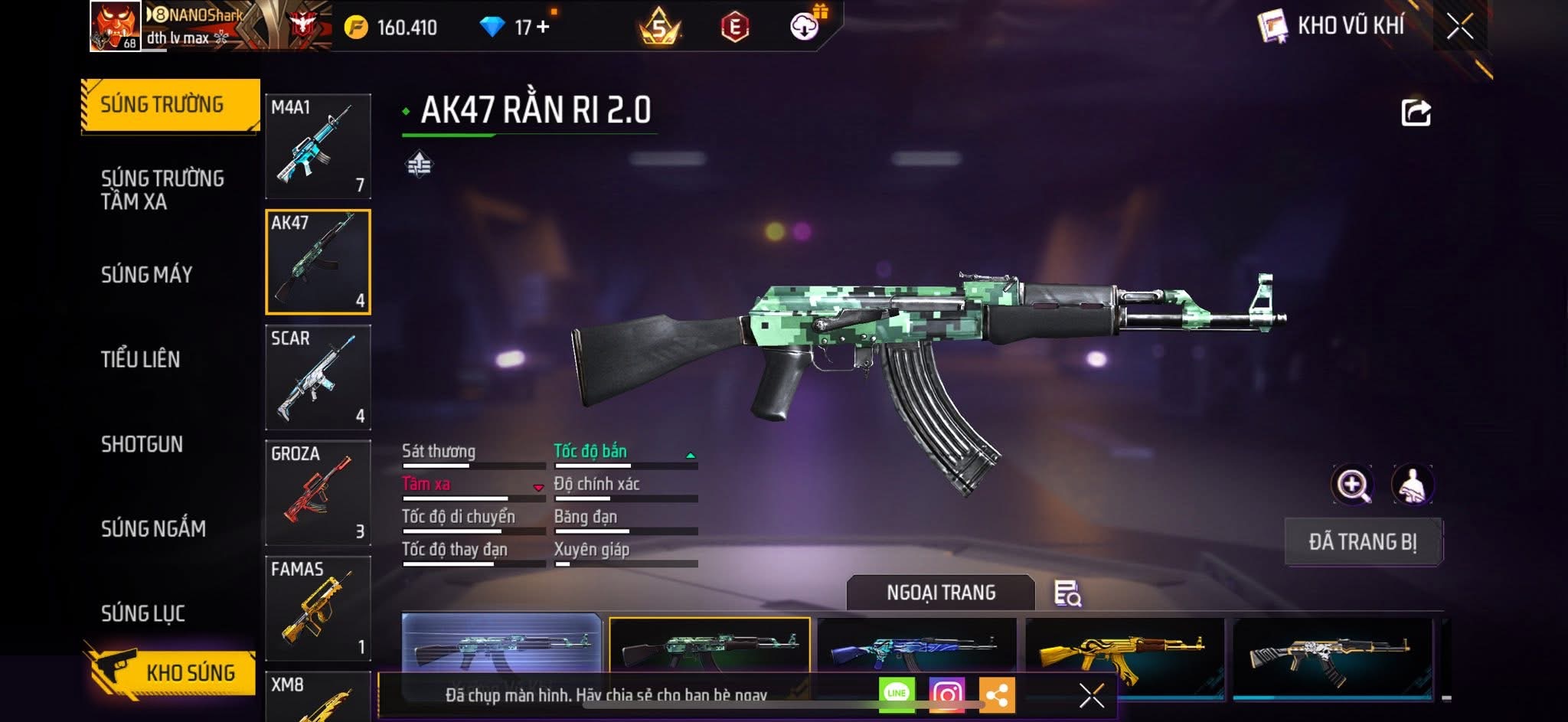The image size is (1568, 722).
Task: Open the Ngoại Trang tab
Action: [941, 593]
